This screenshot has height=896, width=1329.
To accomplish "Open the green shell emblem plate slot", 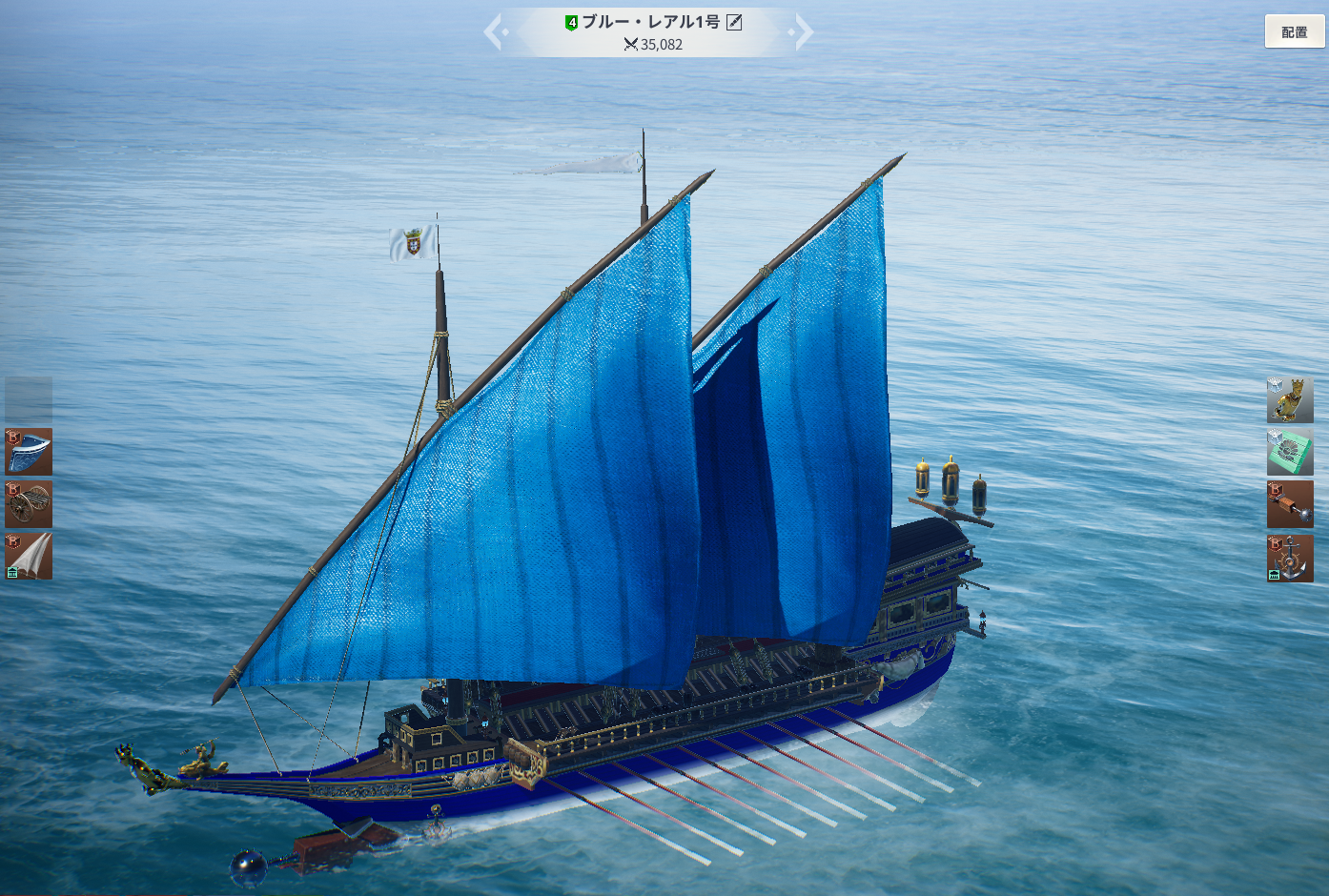I will point(1290,452).
